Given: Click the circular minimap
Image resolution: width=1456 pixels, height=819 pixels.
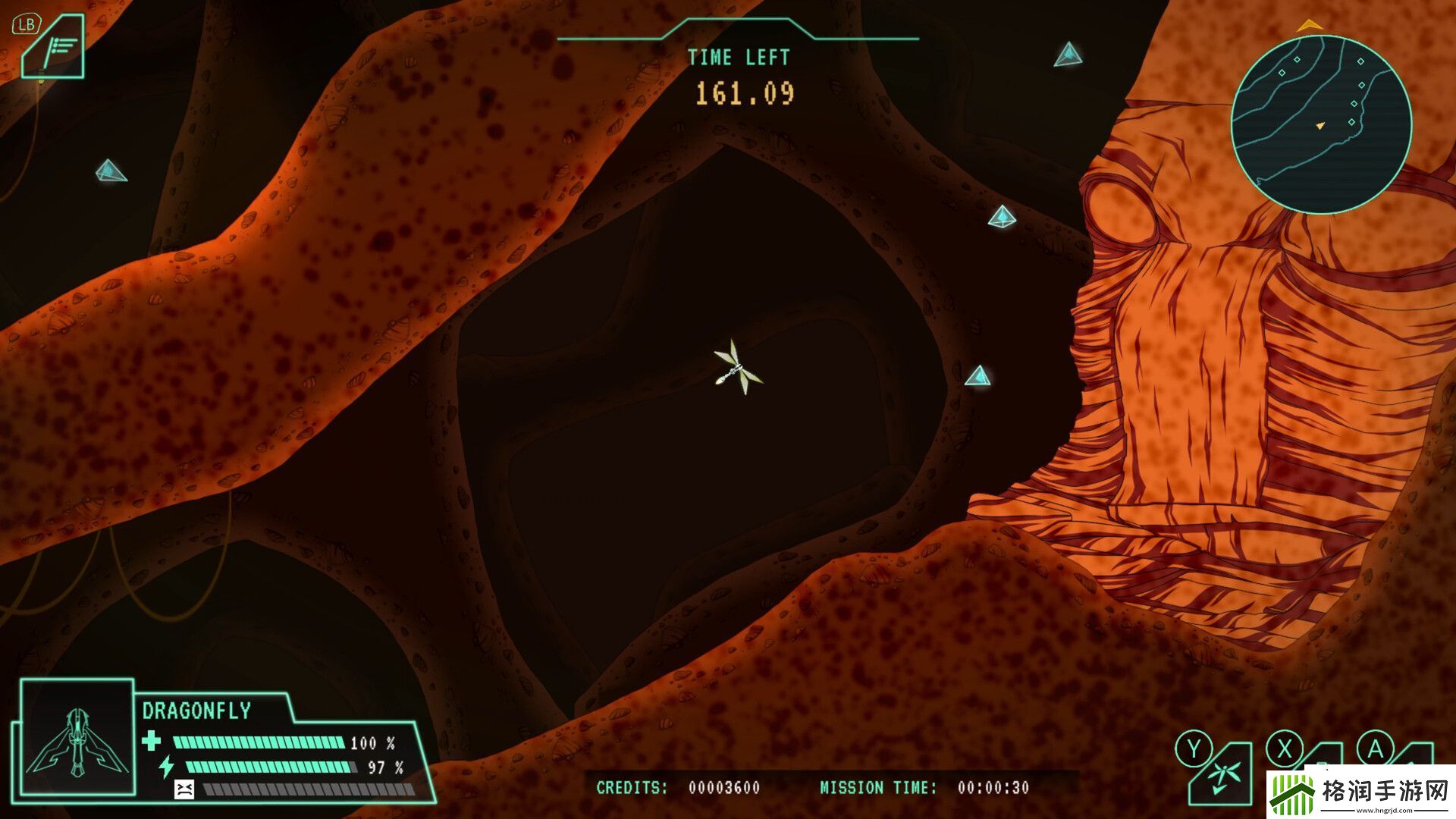Looking at the screenshot, I should click(1320, 124).
